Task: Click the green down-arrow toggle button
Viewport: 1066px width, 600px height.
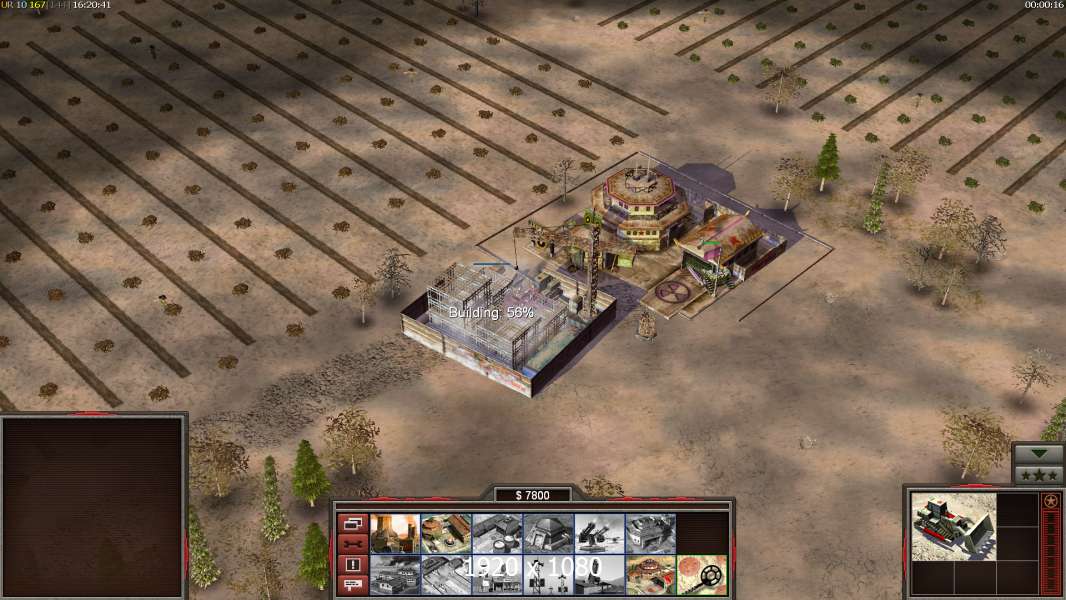Action: (x=1038, y=453)
